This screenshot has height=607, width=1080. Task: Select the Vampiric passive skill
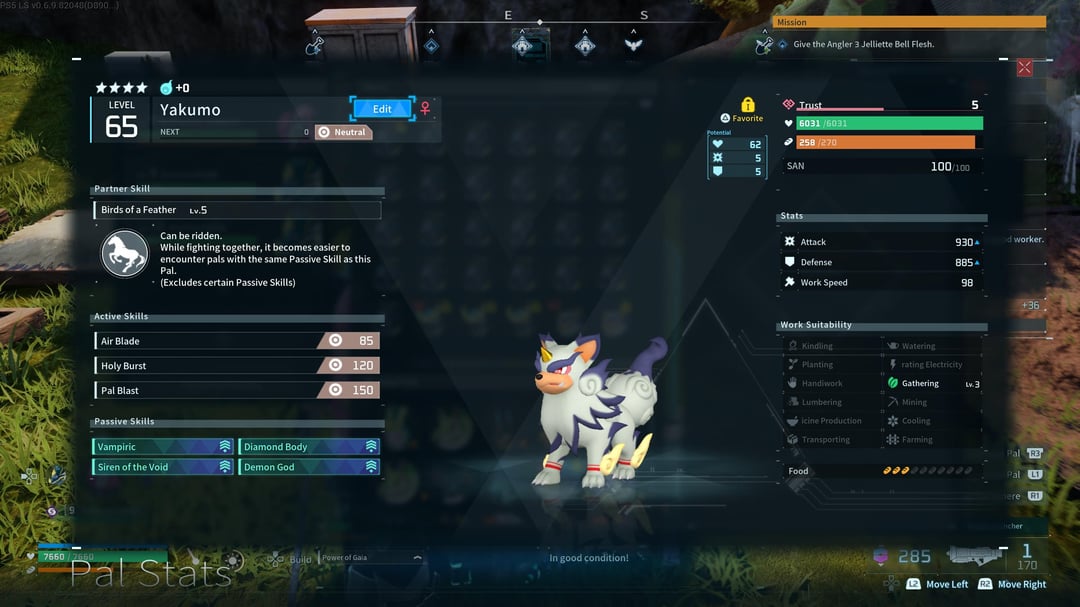pyautogui.click(x=163, y=447)
